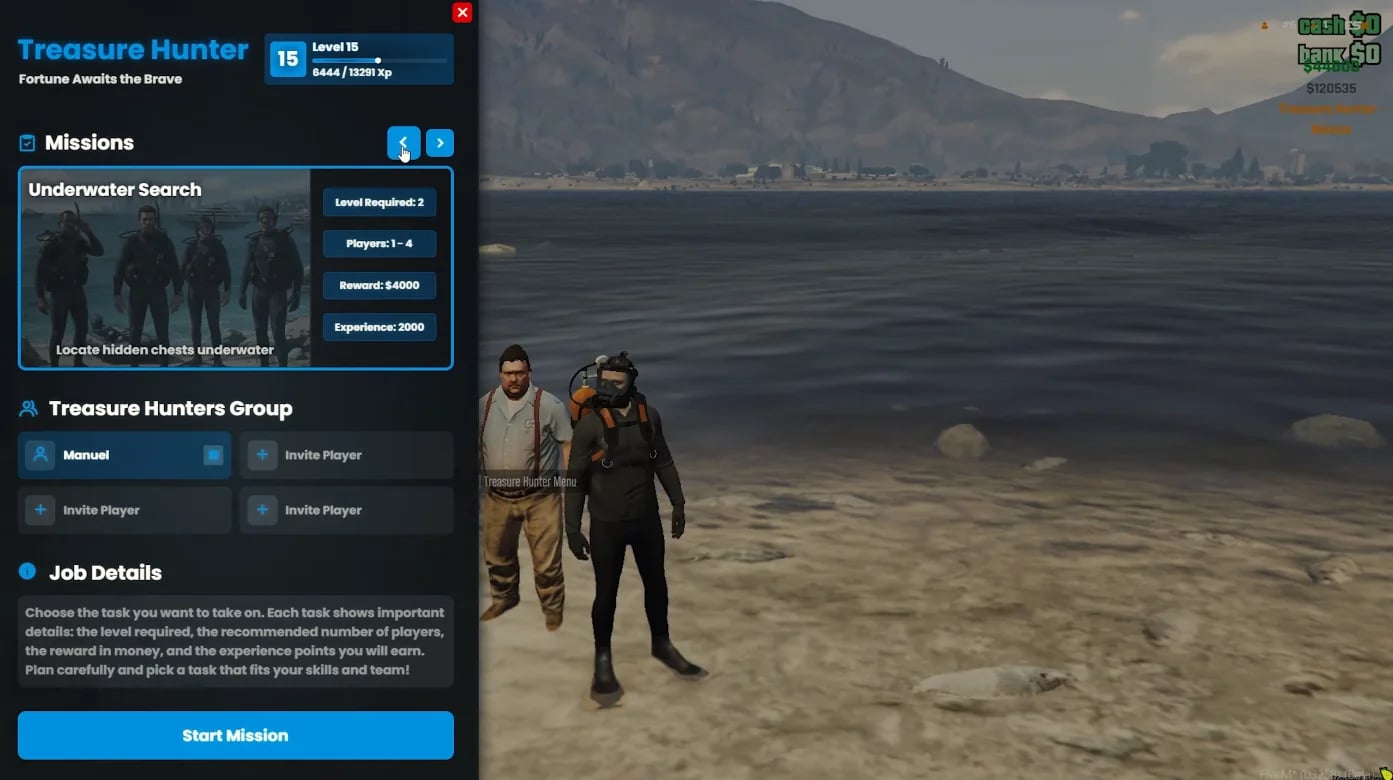Select Manuel in the group list
Image resolution: width=1393 pixels, height=780 pixels.
point(123,455)
